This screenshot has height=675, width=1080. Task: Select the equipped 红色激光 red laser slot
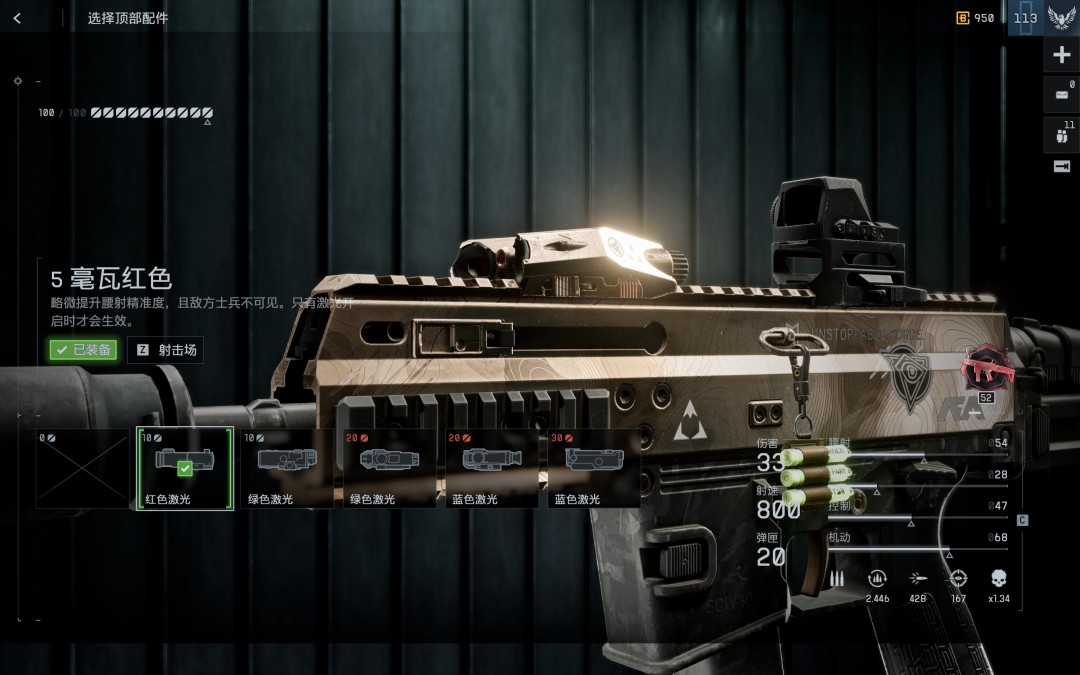point(184,468)
